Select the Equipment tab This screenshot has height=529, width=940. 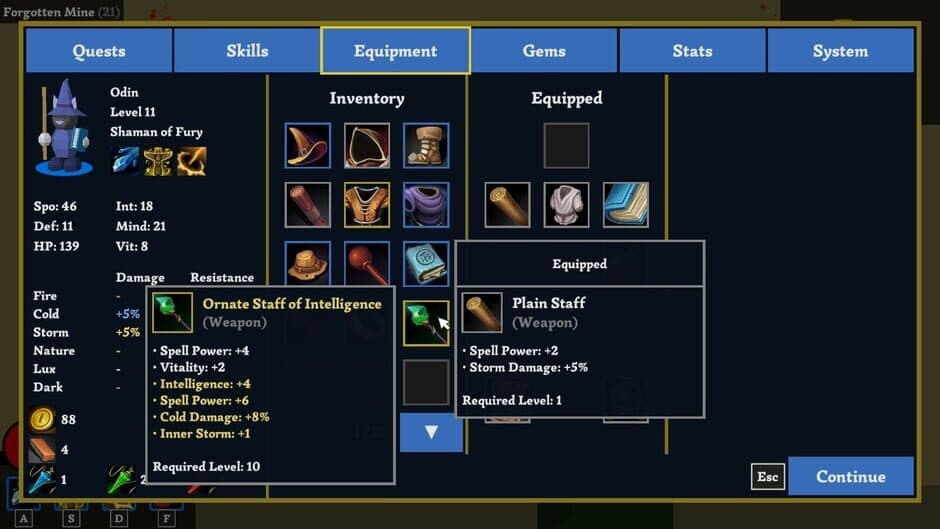(395, 51)
